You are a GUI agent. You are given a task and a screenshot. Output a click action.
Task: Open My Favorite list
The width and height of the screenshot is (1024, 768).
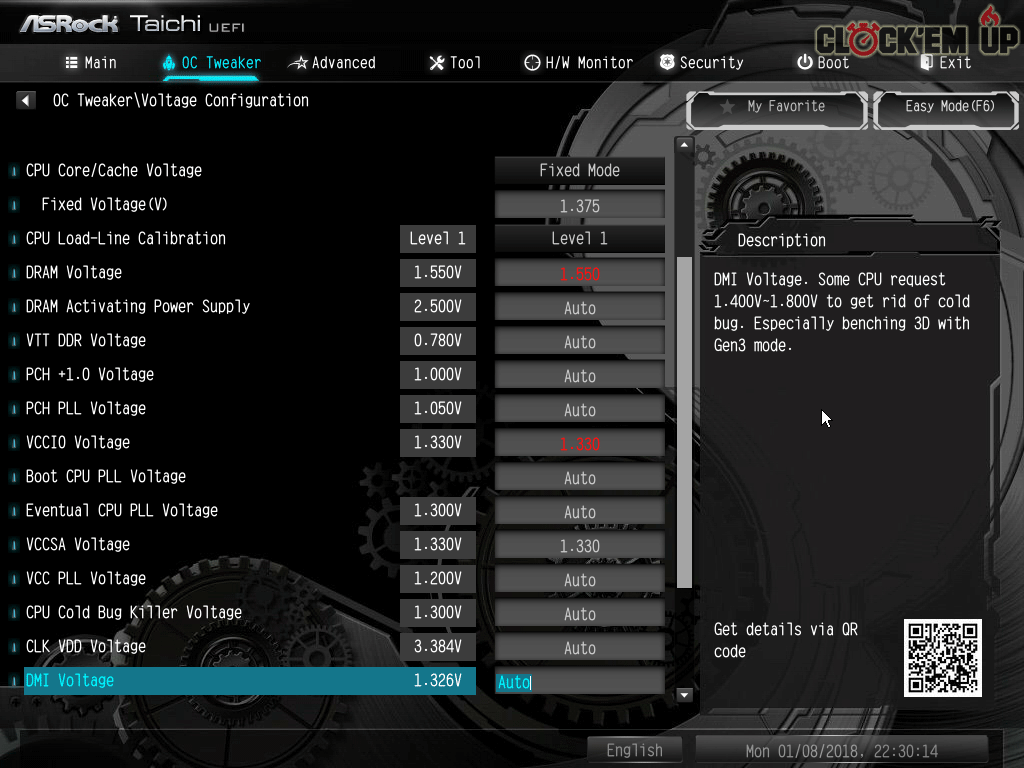pos(776,106)
